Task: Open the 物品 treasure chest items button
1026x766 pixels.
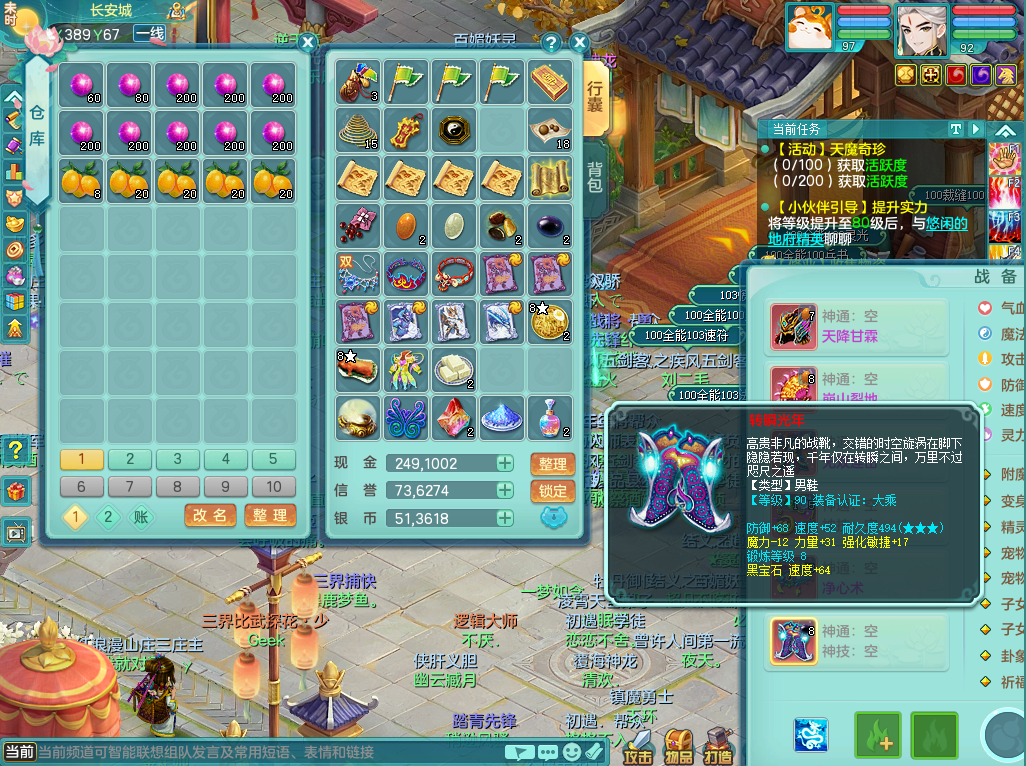Action: pos(679,743)
